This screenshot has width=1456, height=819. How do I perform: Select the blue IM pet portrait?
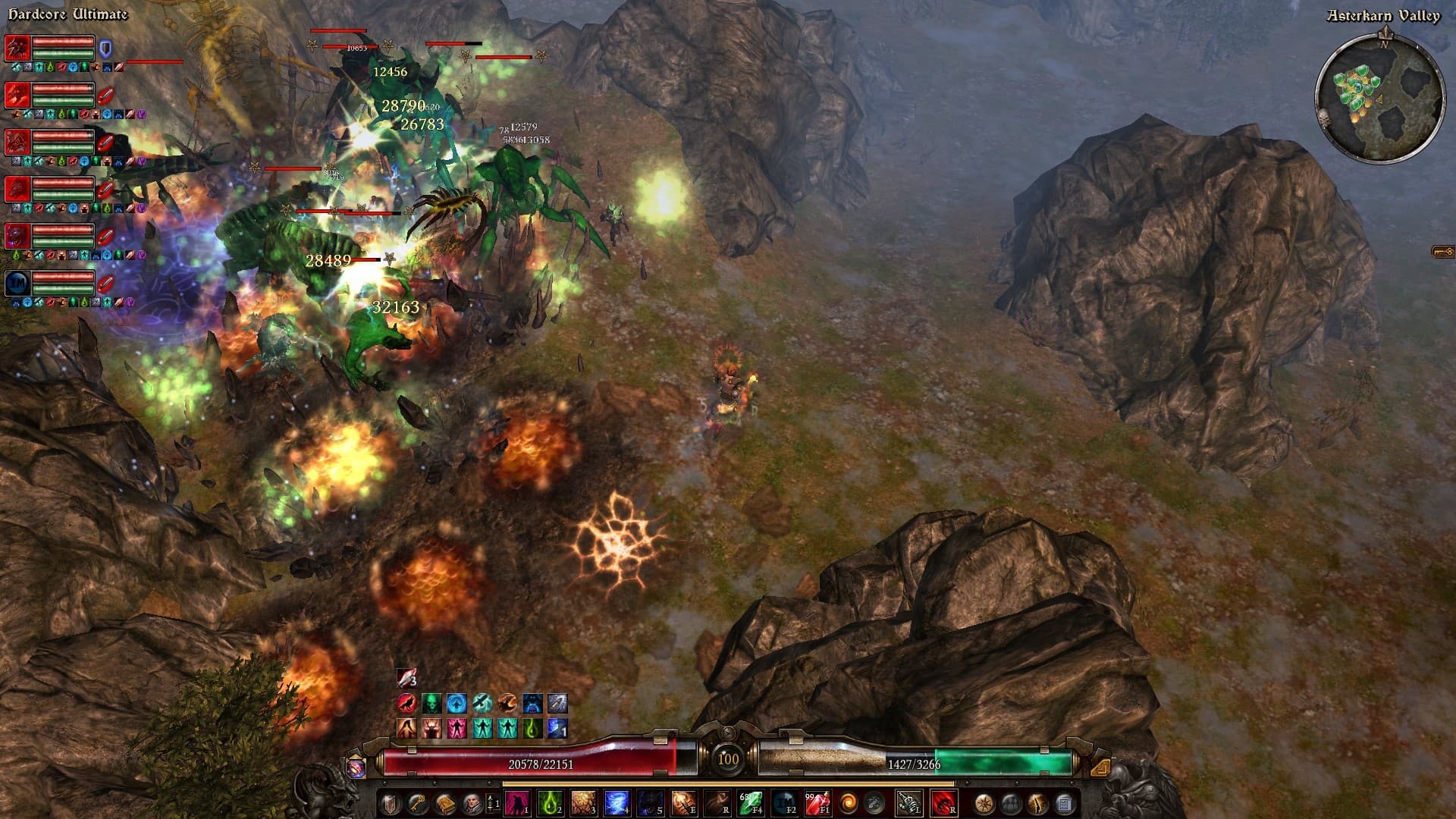pyautogui.click(x=17, y=284)
